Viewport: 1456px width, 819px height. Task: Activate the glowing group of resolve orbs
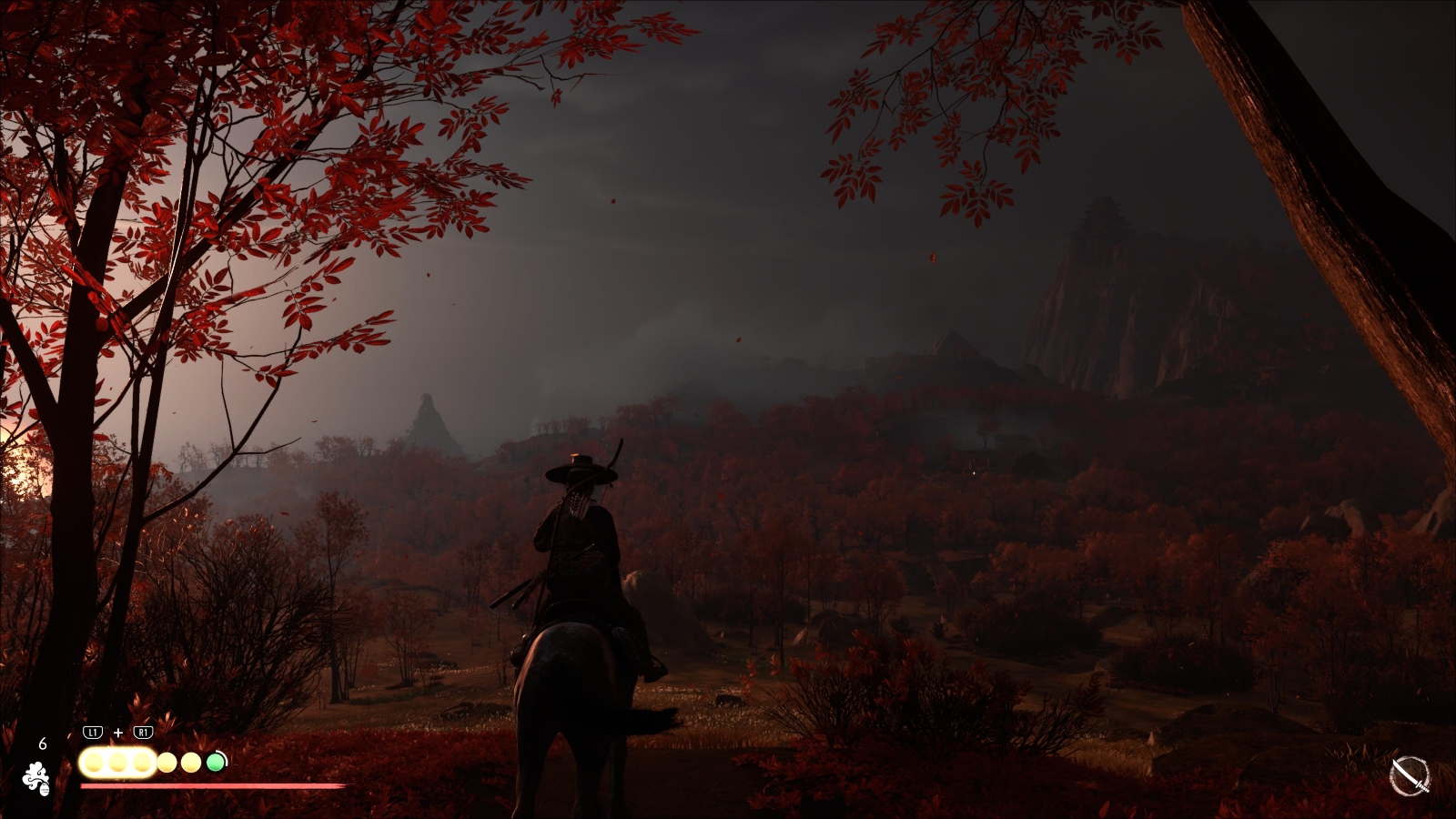(118, 763)
